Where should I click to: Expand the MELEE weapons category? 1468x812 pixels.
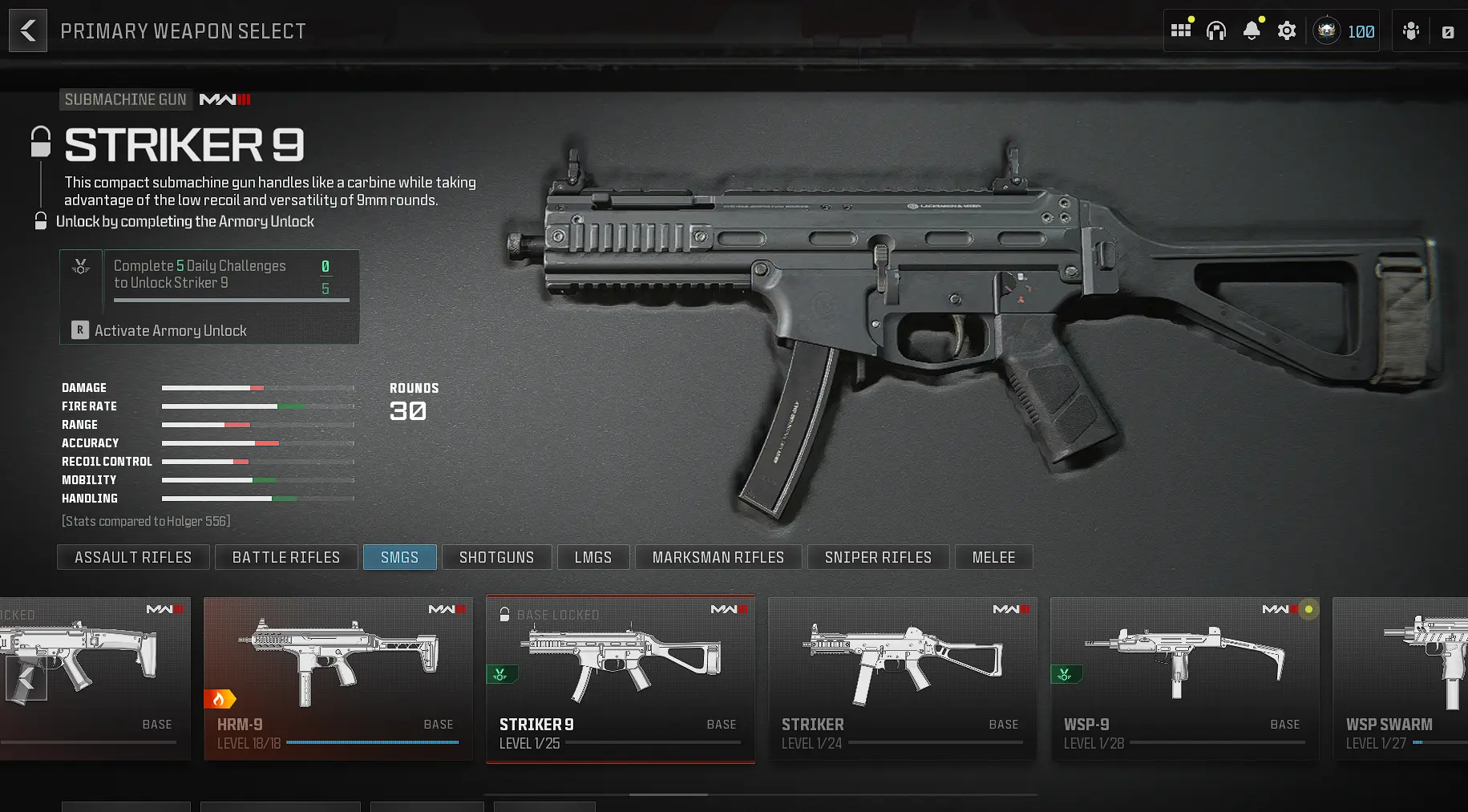pyautogui.click(x=993, y=556)
